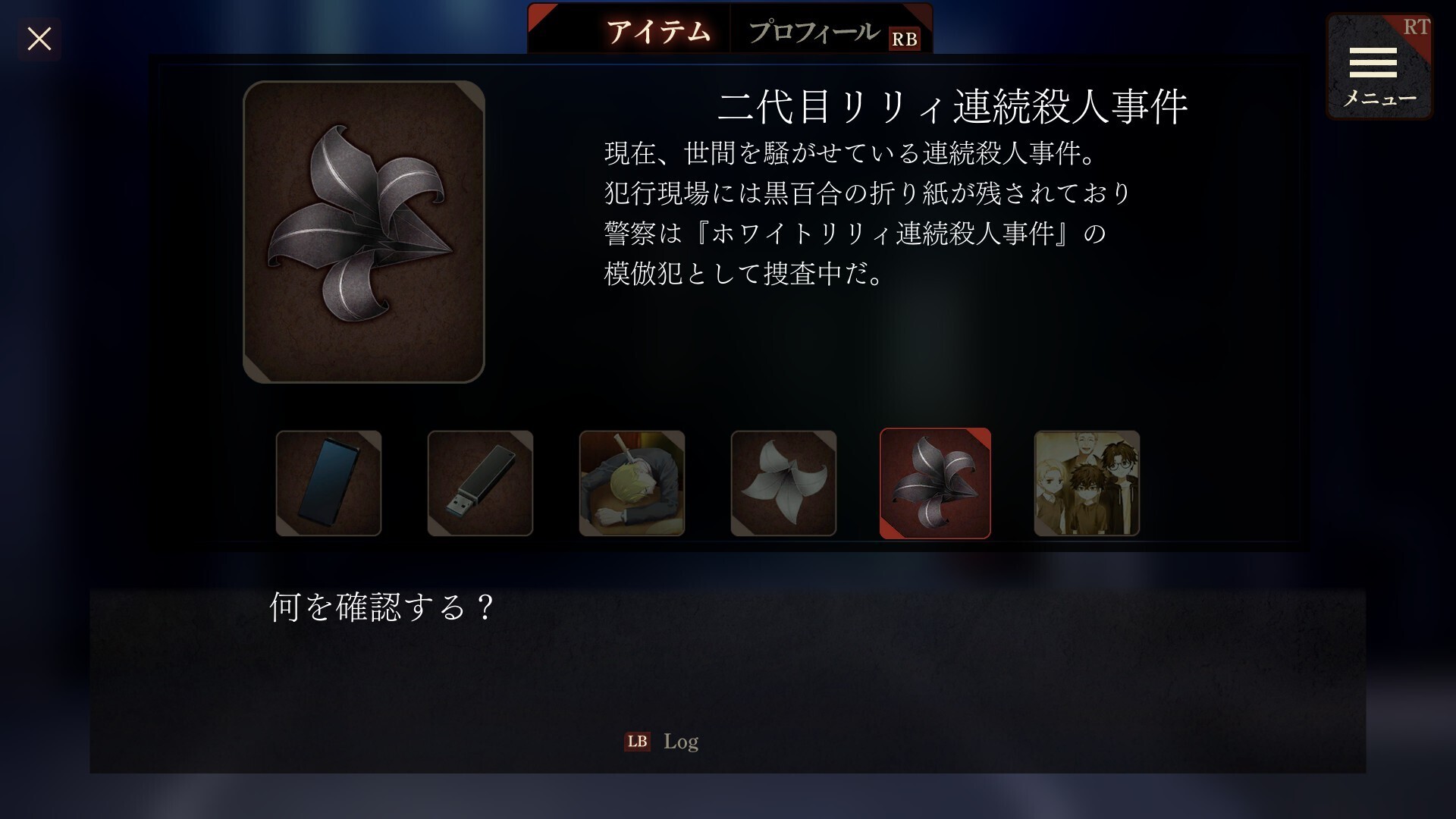Switch to the プロフィール tab

(x=814, y=32)
